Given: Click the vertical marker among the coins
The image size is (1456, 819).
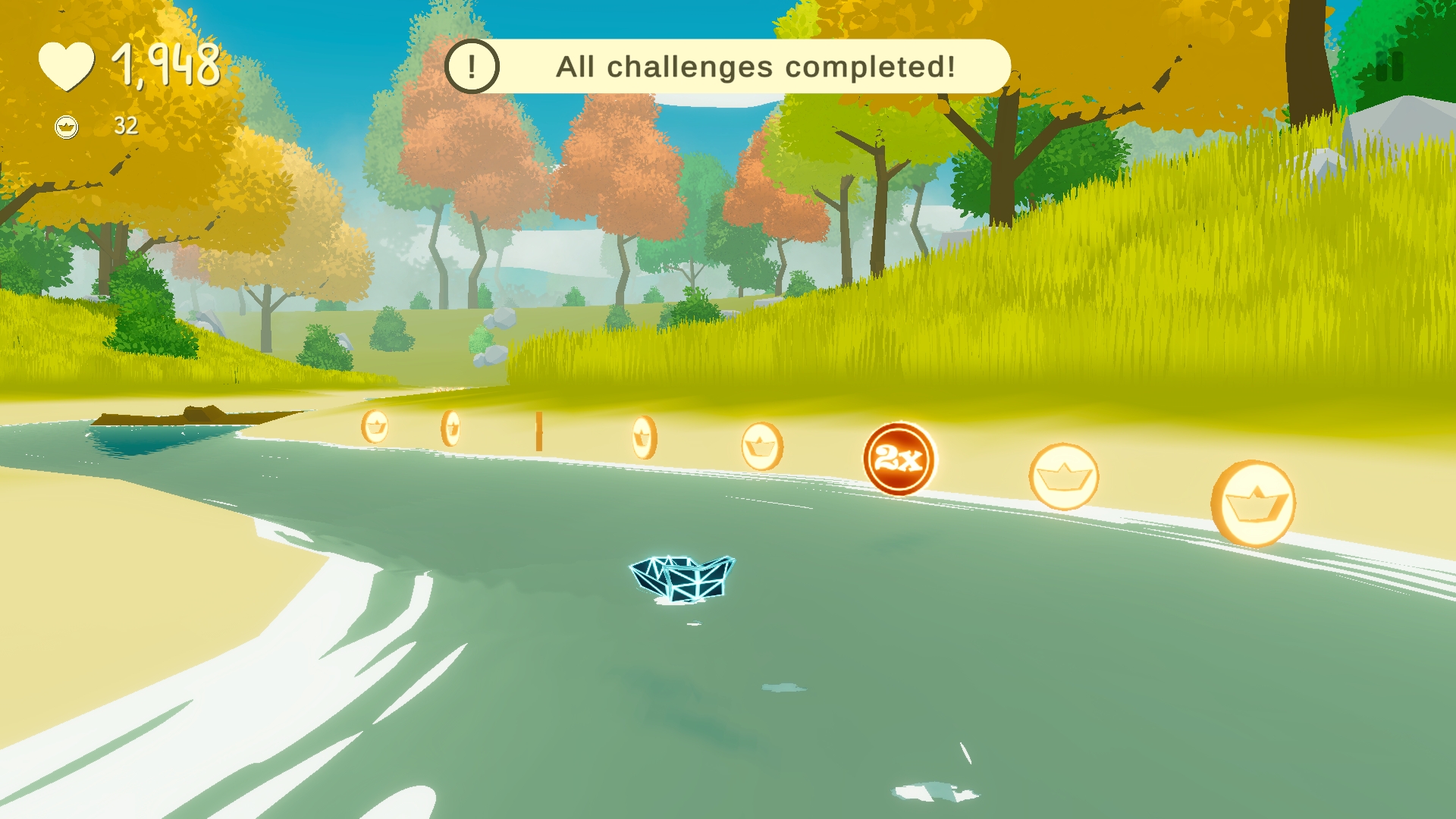Looking at the screenshot, I should pyautogui.click(x=539, y=431).
